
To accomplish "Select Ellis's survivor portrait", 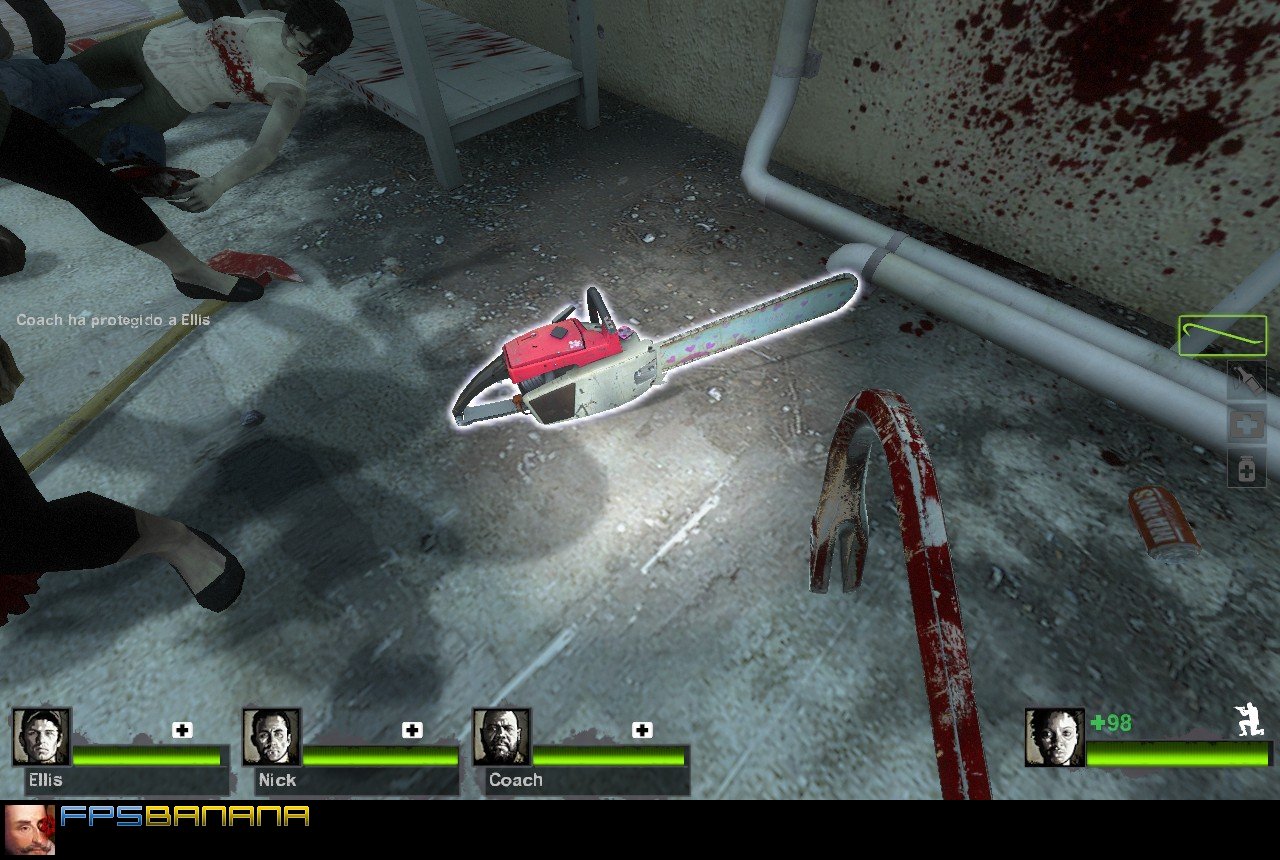I will pyautogui.click(x=40, y=744).
